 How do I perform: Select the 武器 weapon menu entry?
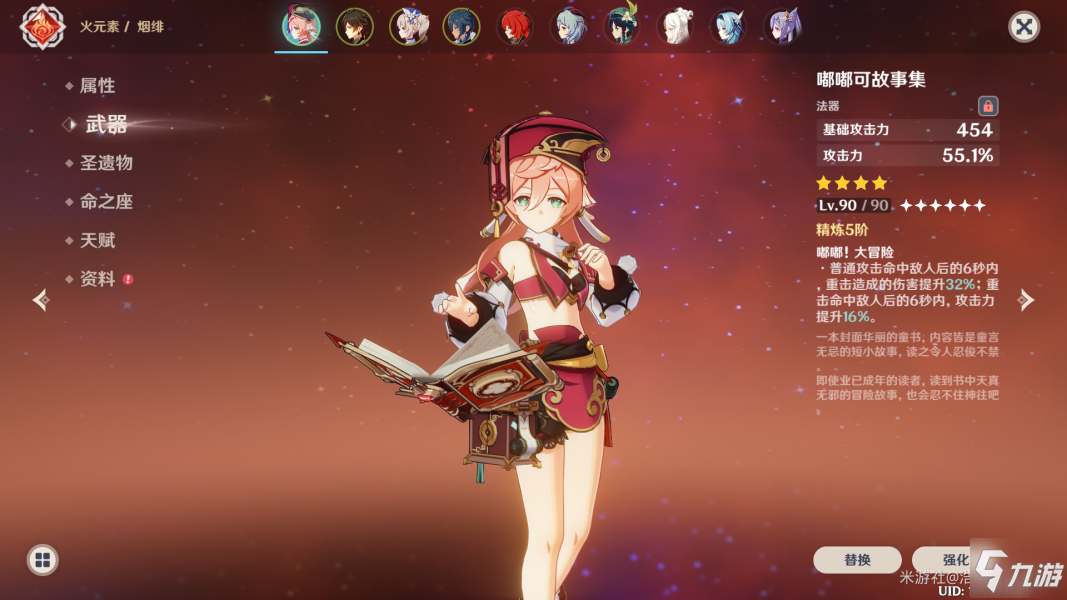tap(106, 125)
